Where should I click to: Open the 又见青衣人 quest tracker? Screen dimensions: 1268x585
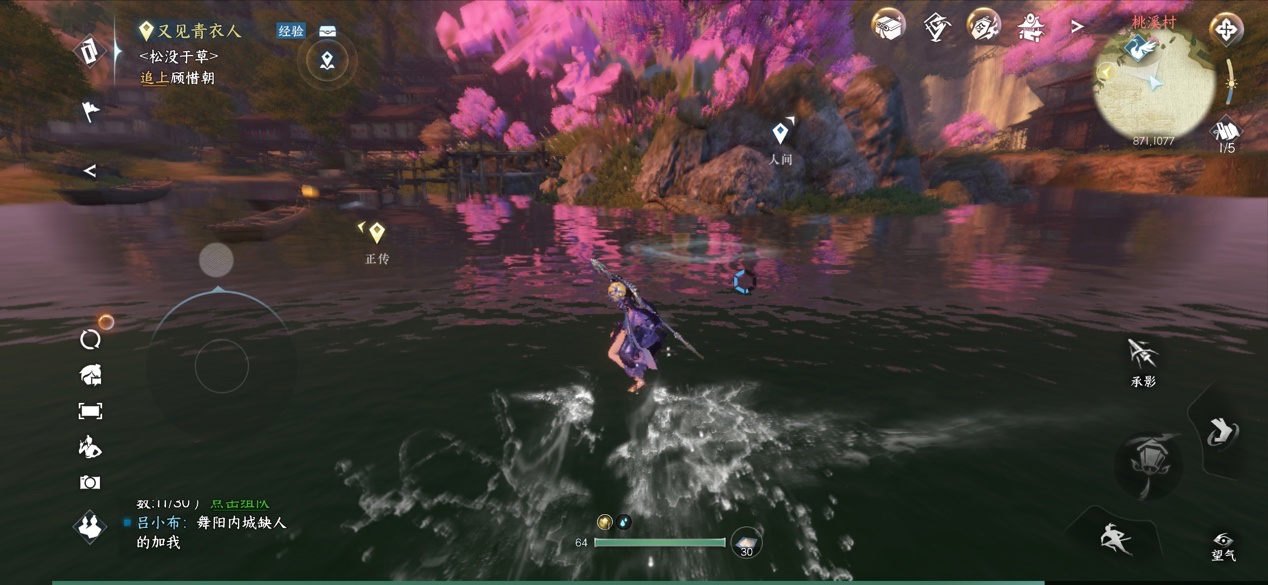198,32
